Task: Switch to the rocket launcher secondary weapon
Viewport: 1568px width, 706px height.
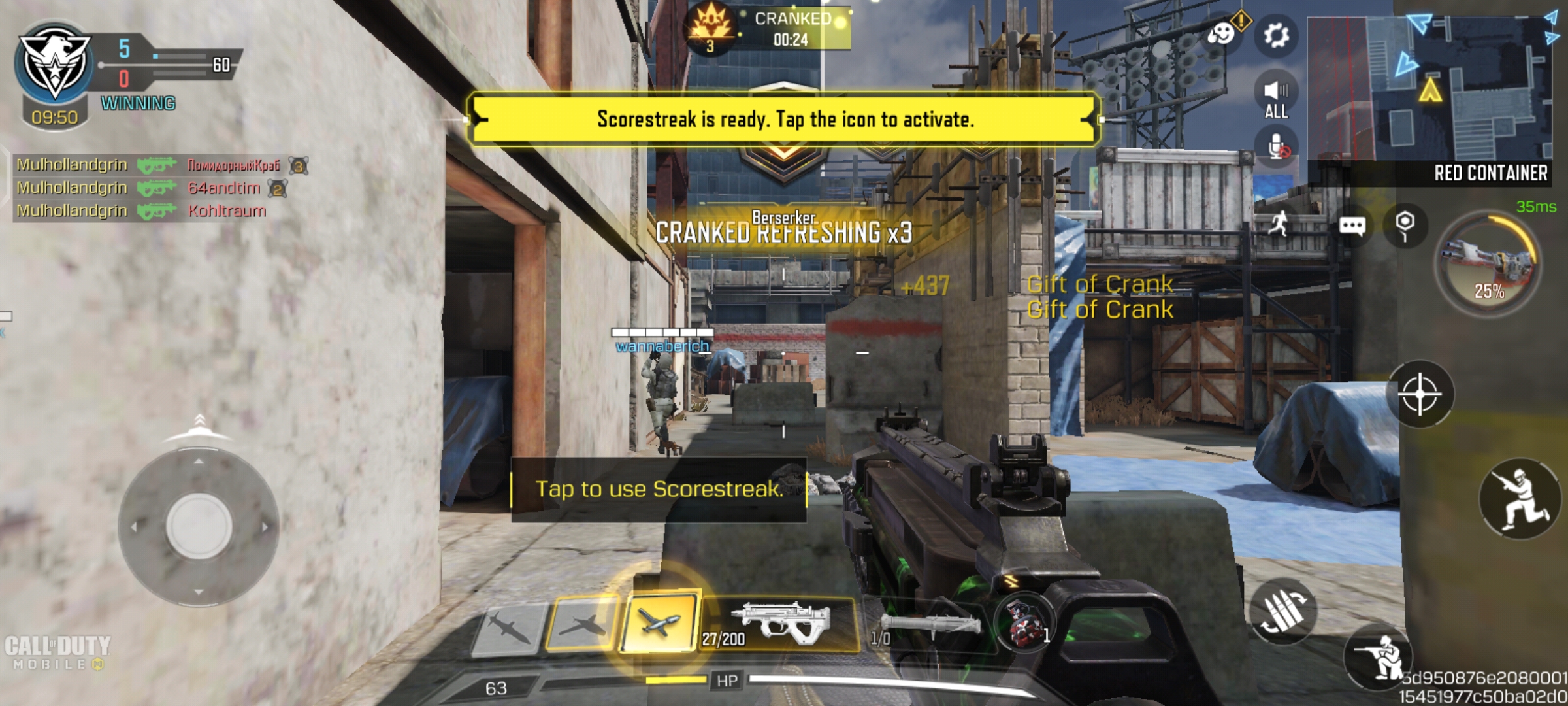Action: [x=928, y=626]
